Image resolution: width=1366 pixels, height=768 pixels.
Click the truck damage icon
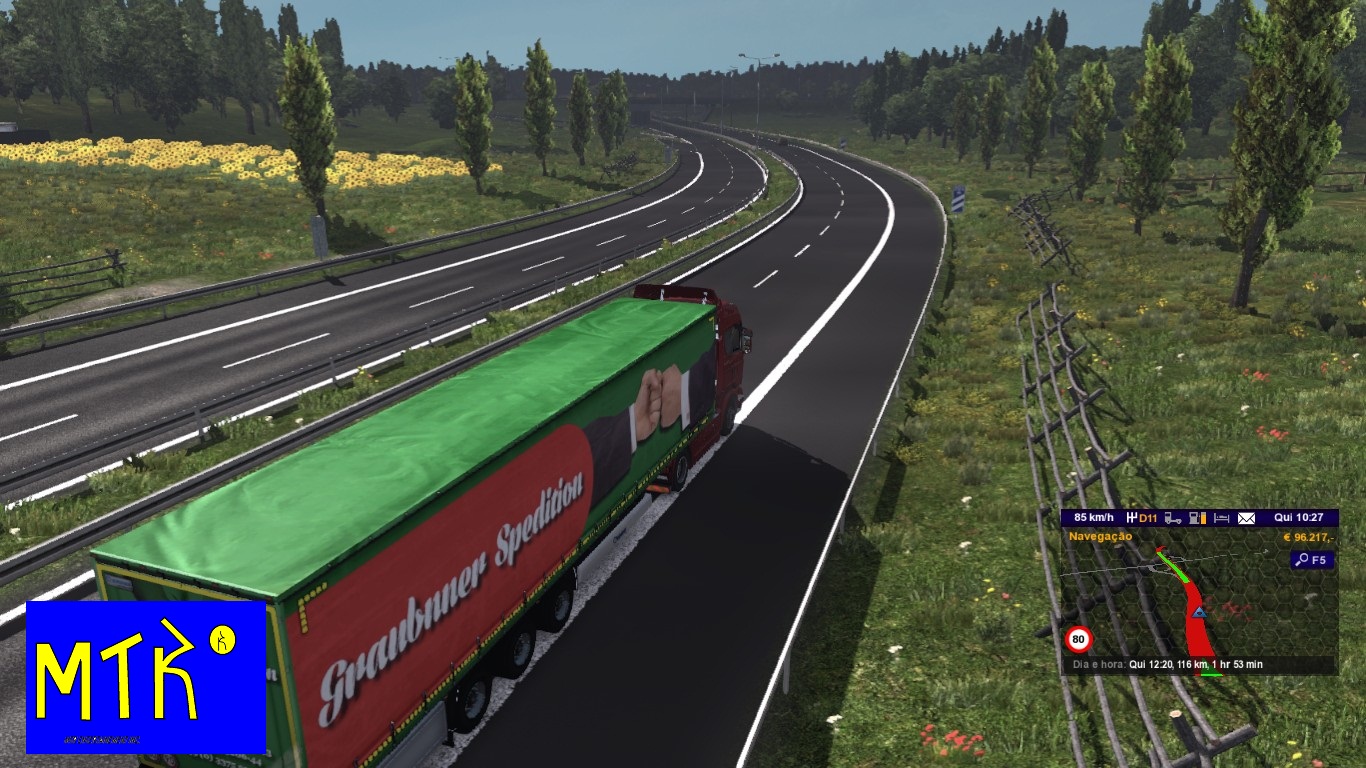click(1172, 519)
